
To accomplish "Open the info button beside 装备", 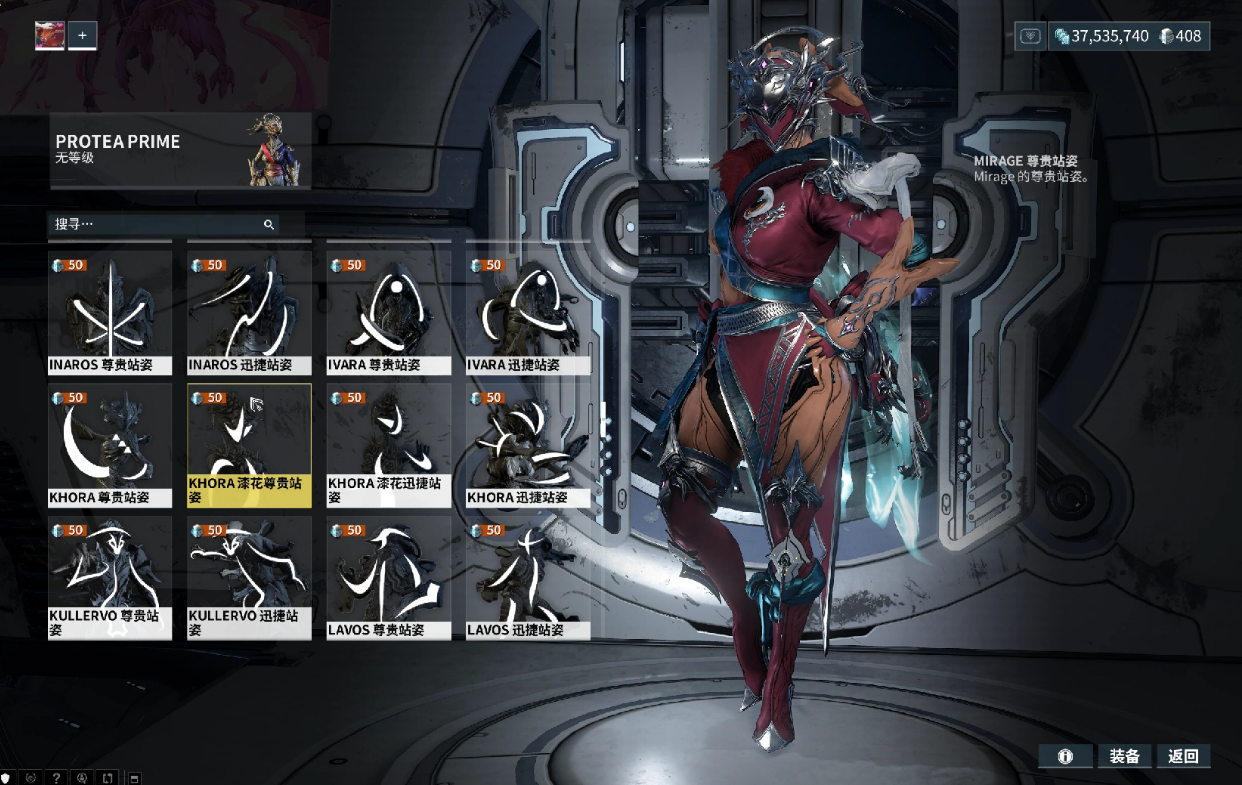I will (1065, 756).
